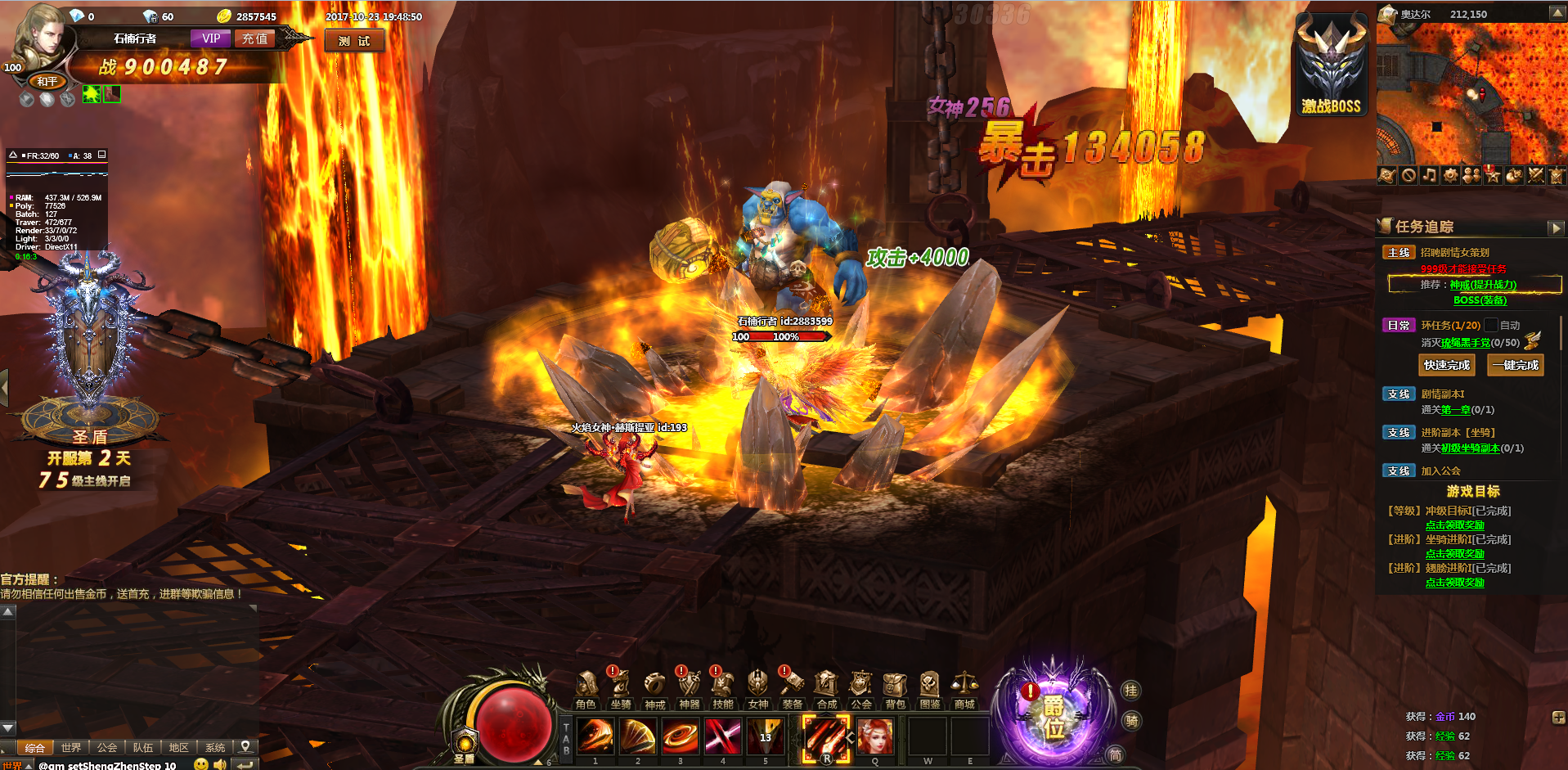Click the 测试 test button
Viewport: 1568px width, 770px height.
(x=354, y=41)
